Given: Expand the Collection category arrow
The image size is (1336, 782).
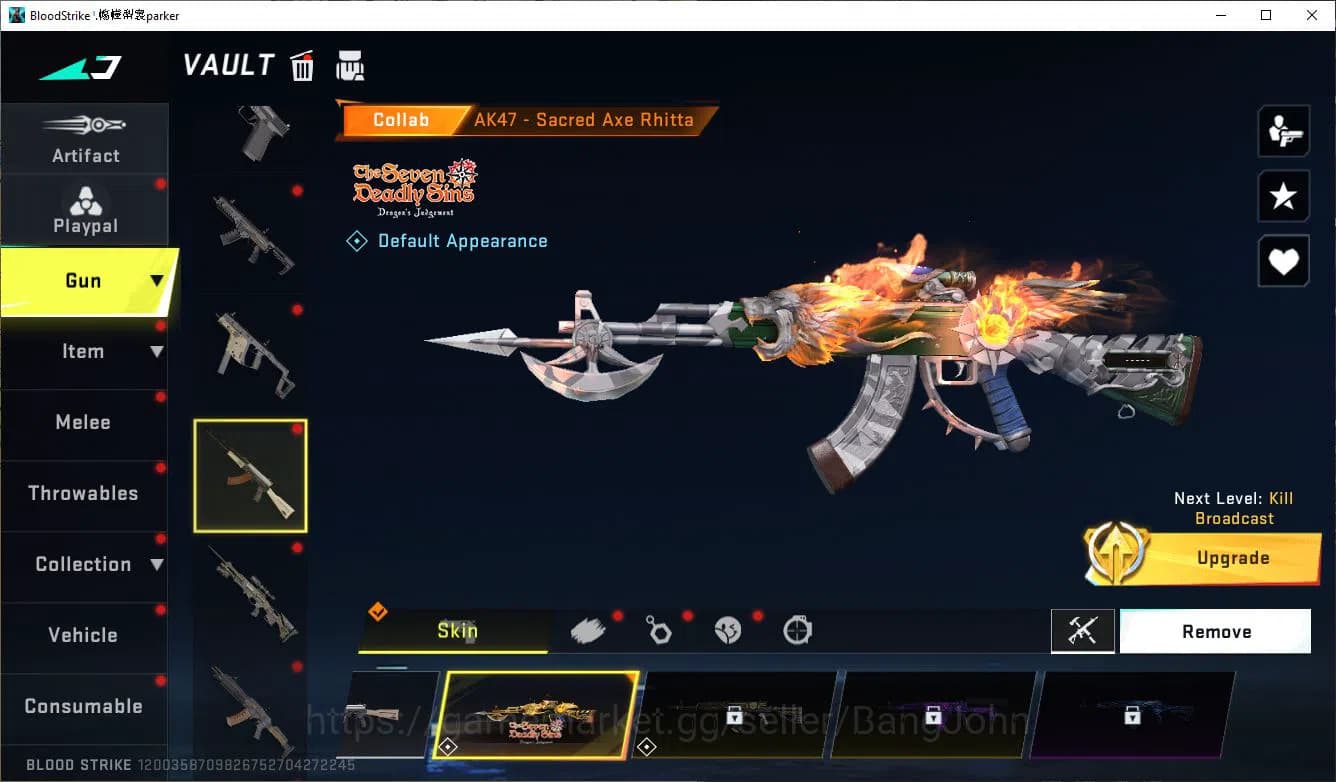Looking at the screenshot, I should point(157,564).
